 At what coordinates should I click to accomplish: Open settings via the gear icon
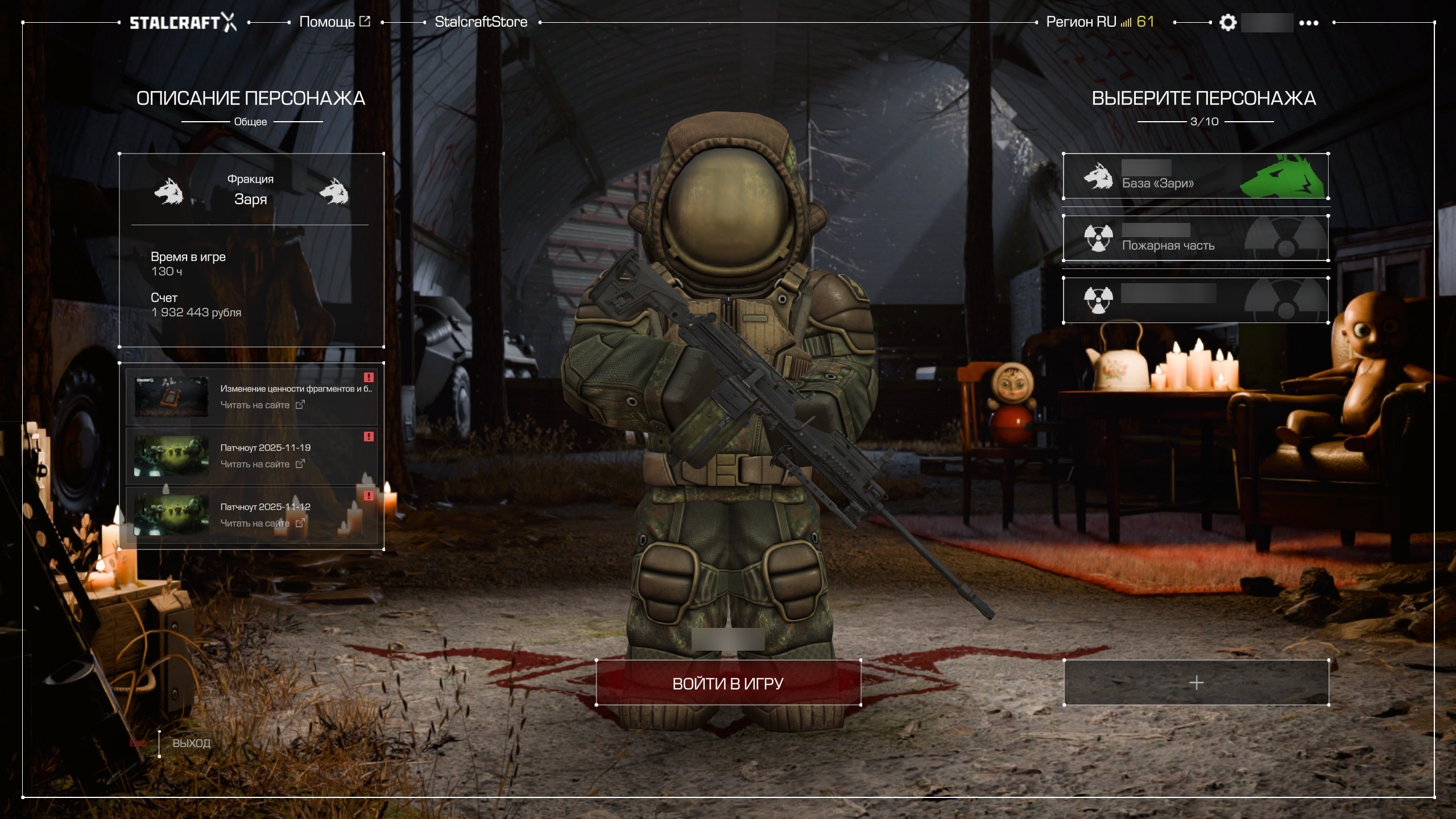1228,23
